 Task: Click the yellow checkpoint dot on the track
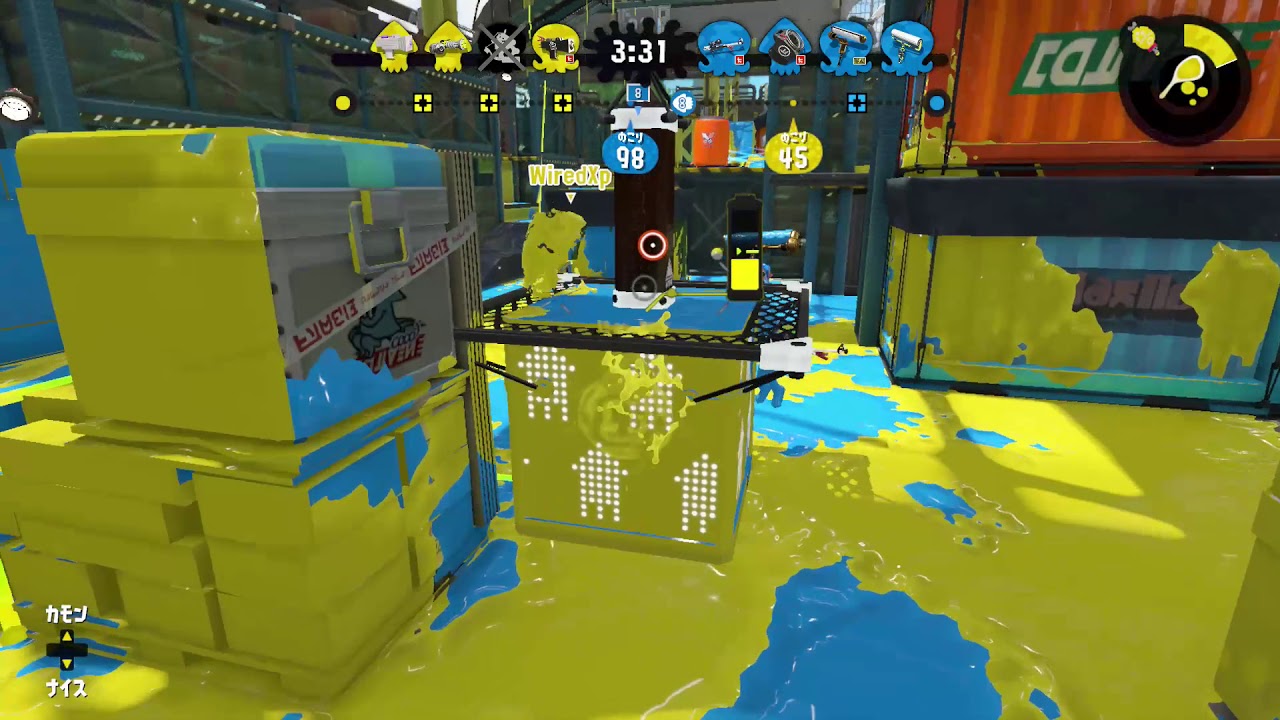pyautogui.click(x=343, y=102)
